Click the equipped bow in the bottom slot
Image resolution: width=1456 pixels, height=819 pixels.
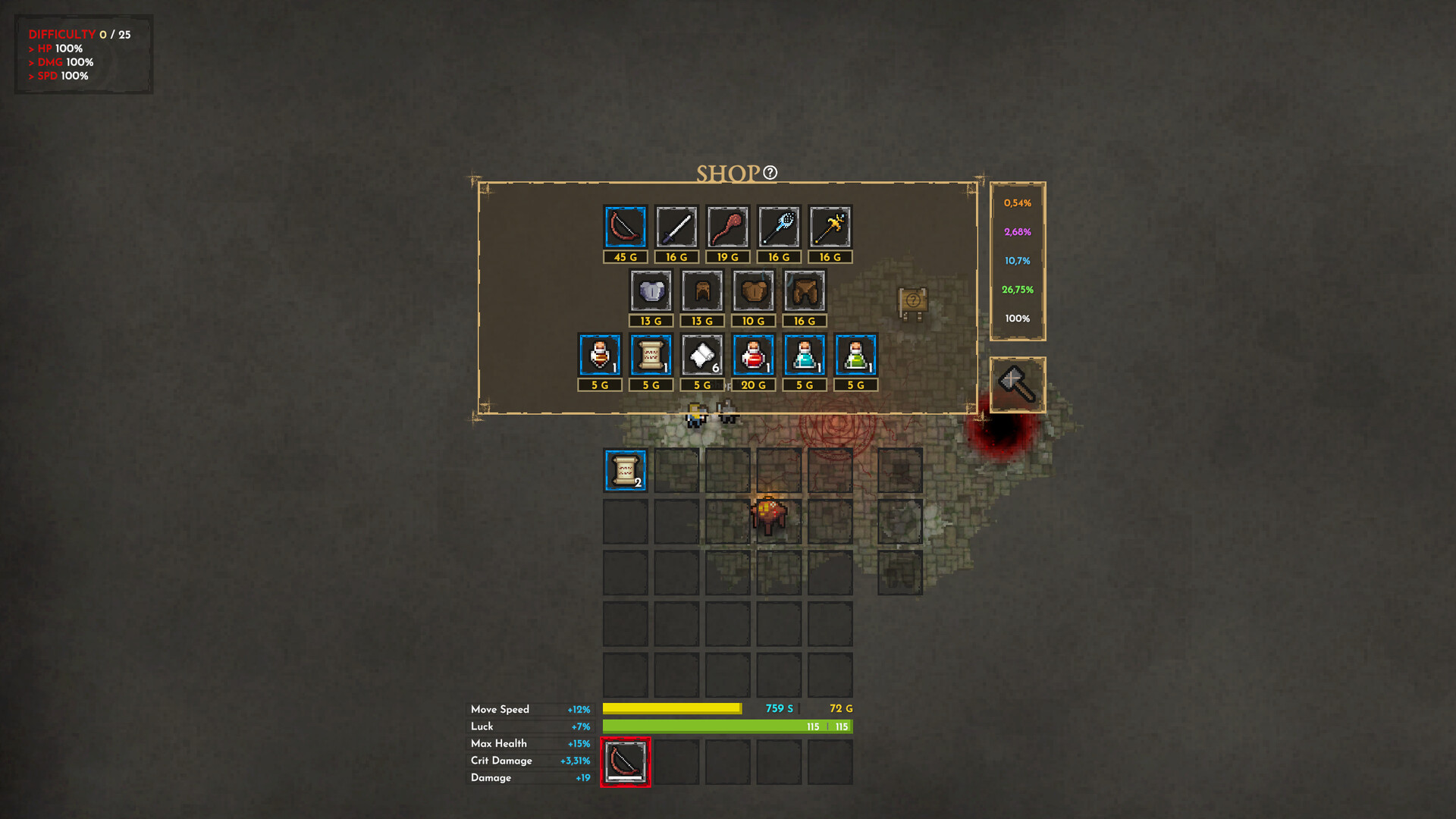point(626,761)
